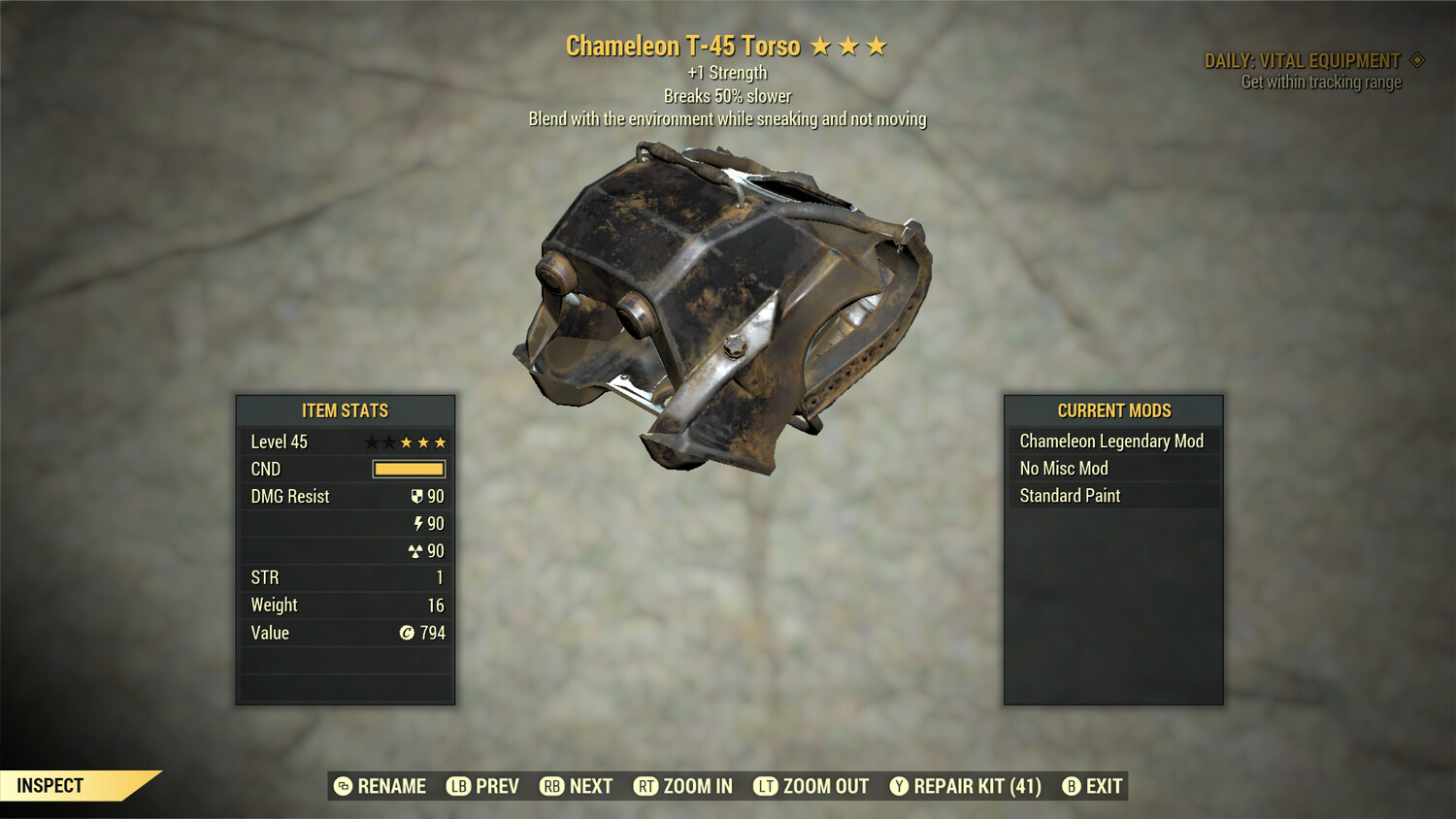Click NEXT to view the next item
Image resolution: width=1456 pixels, height=819 pixels.
pos(591,786)
